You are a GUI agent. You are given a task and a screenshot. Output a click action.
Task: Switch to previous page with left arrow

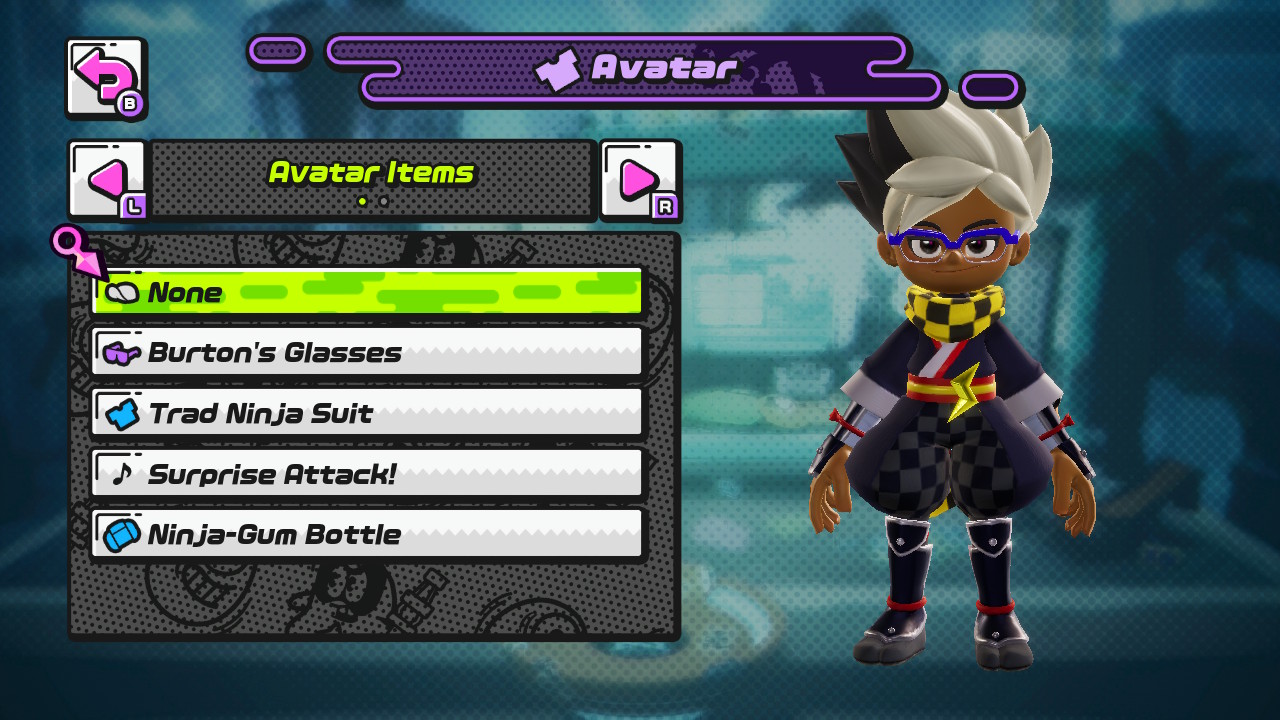click(x=107, y=180)
